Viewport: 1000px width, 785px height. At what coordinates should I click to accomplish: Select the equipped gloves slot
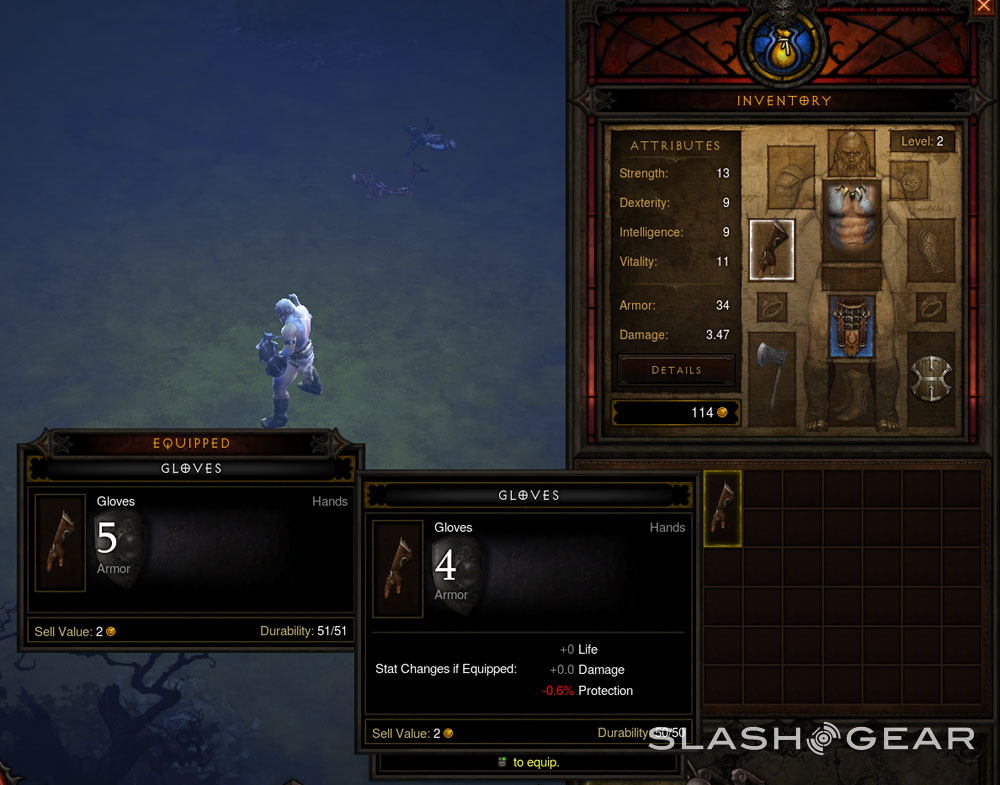pyautogui.click(x=771, y=250)
